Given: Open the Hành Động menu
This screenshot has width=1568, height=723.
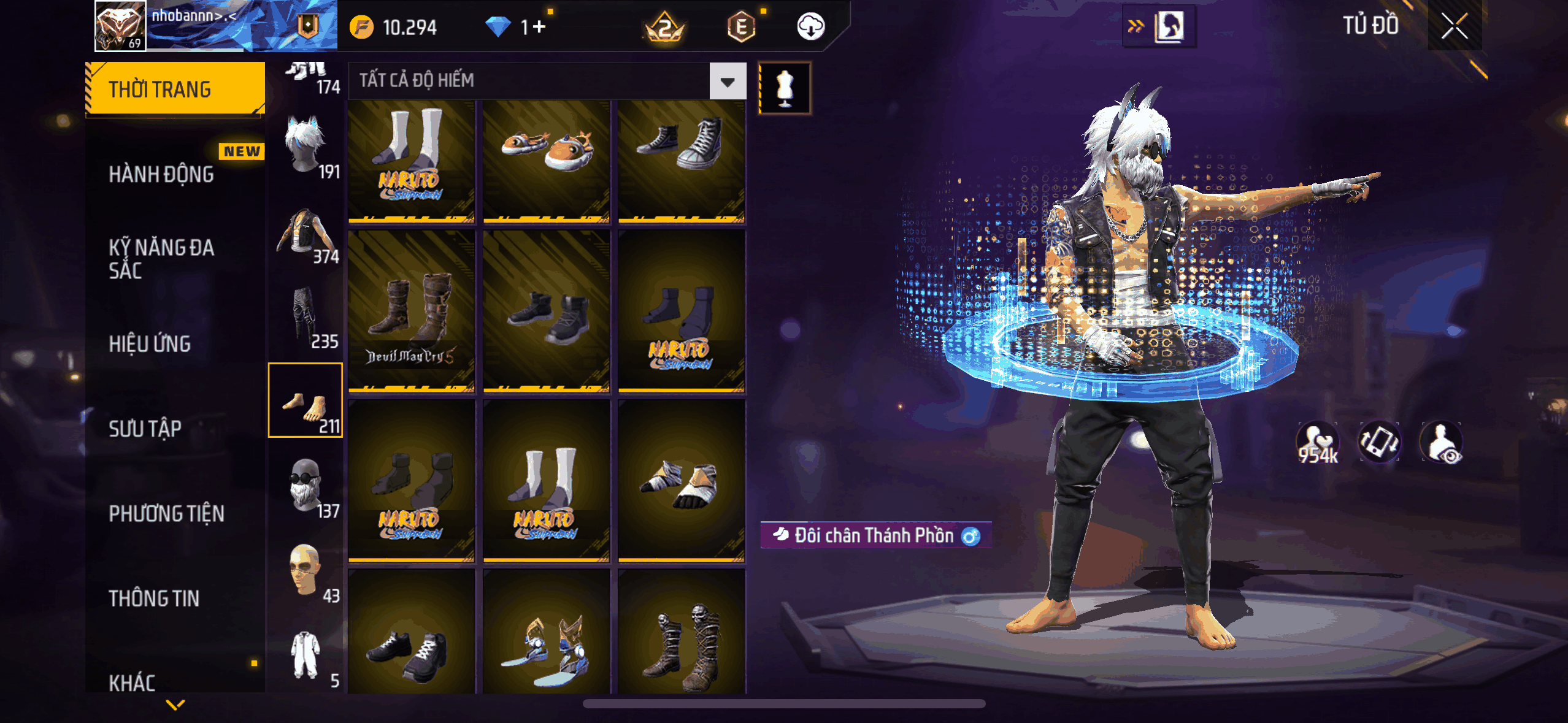Looking at the screenshot, I should point(161,174).
